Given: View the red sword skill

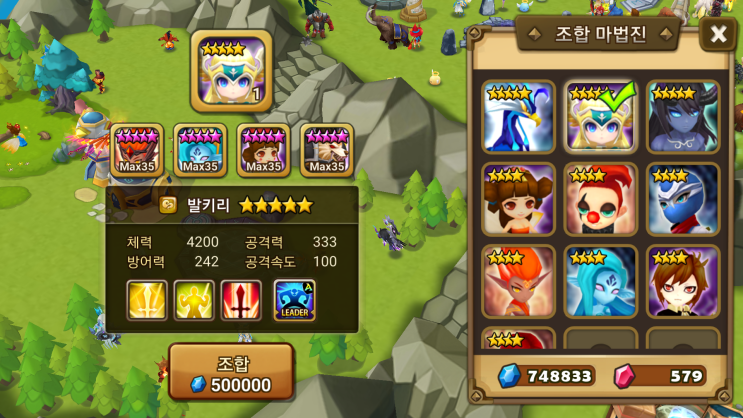Looking at the screenshot, I should (242, 300).
